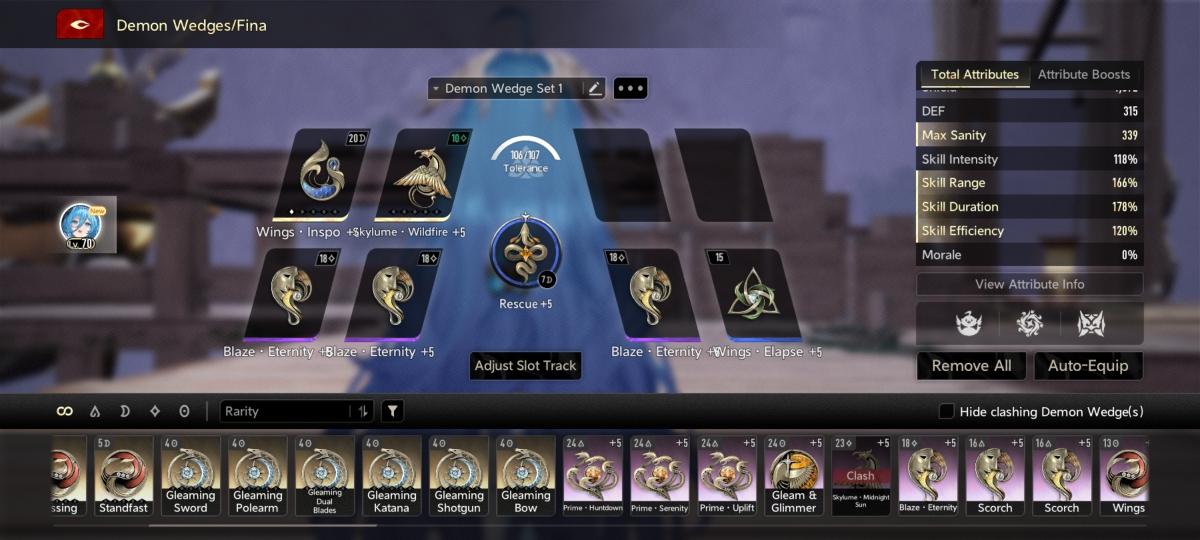Toggle Hide clashing Demon Wedge(s) checkbox
The width and height of the screenshot is (1200, 540).
click(x=946, y=412)
